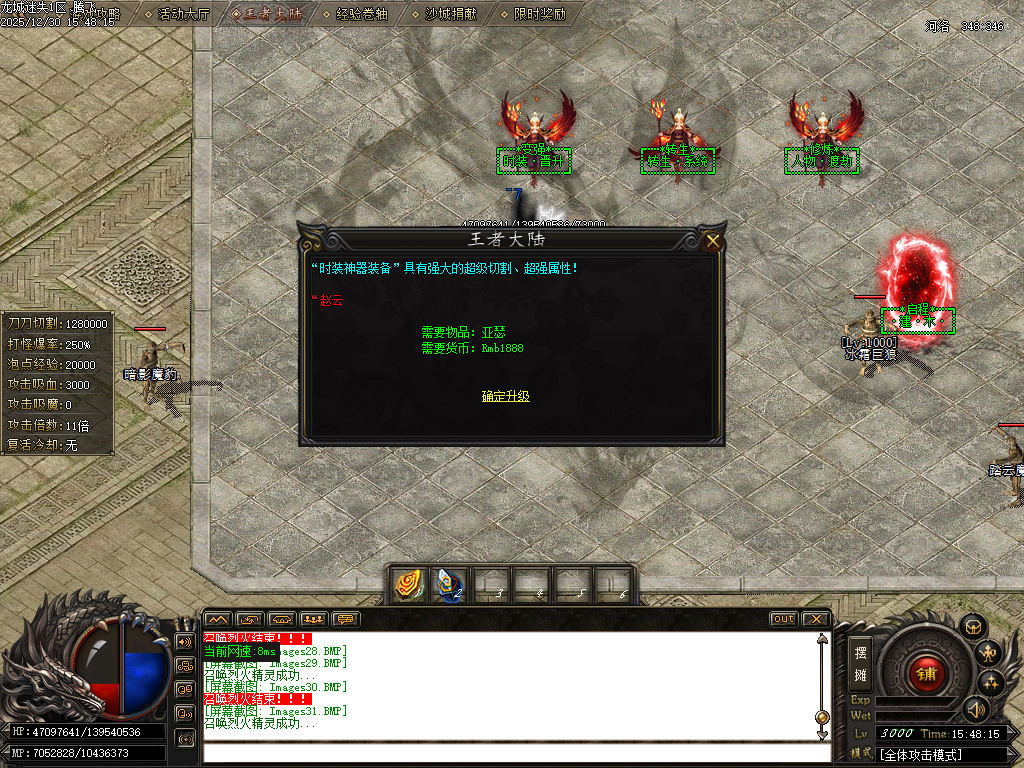Image resolution: width=1024 pixels, height=768 pixels.
Task: Click the chat panel 'out' button
Action: pyautogui.click(x=783, y=619)
